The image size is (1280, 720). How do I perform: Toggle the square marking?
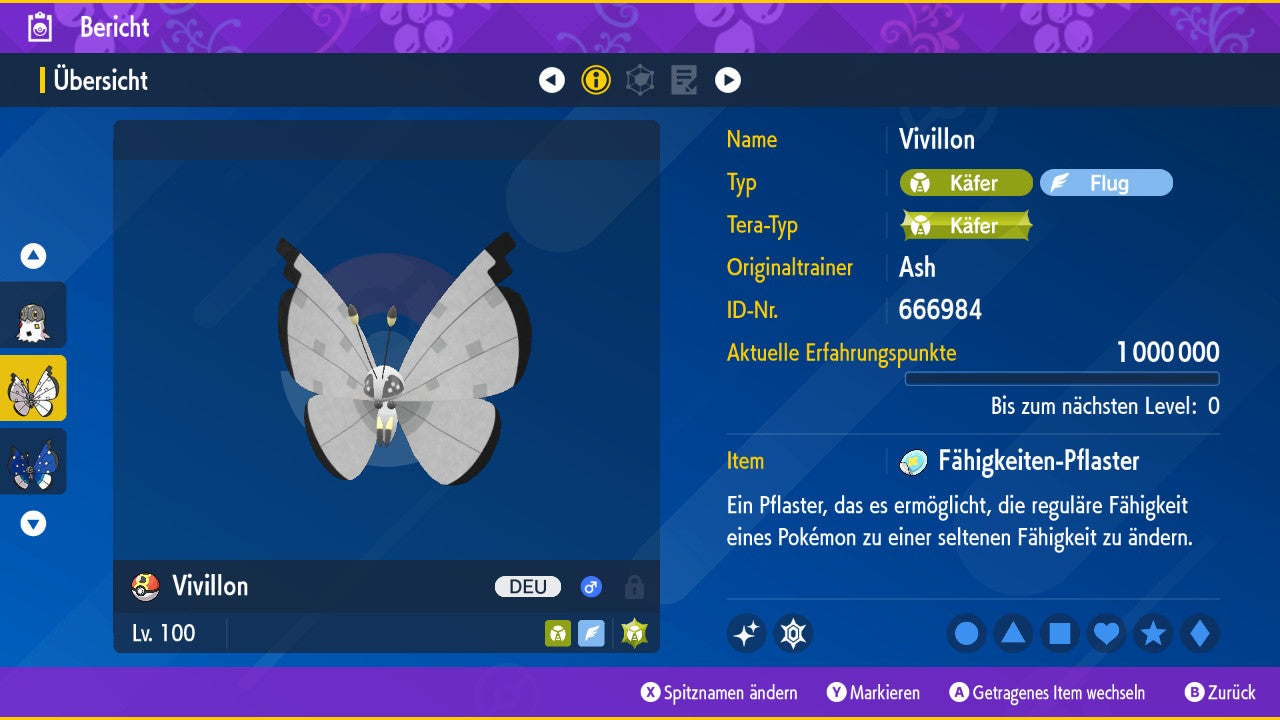coord(1060,634)
